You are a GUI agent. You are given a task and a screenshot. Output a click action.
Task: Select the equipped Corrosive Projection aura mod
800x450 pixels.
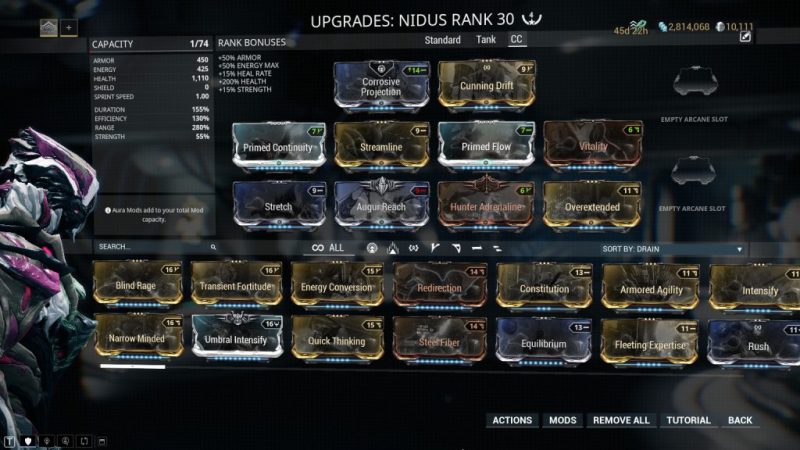[381, 86]
